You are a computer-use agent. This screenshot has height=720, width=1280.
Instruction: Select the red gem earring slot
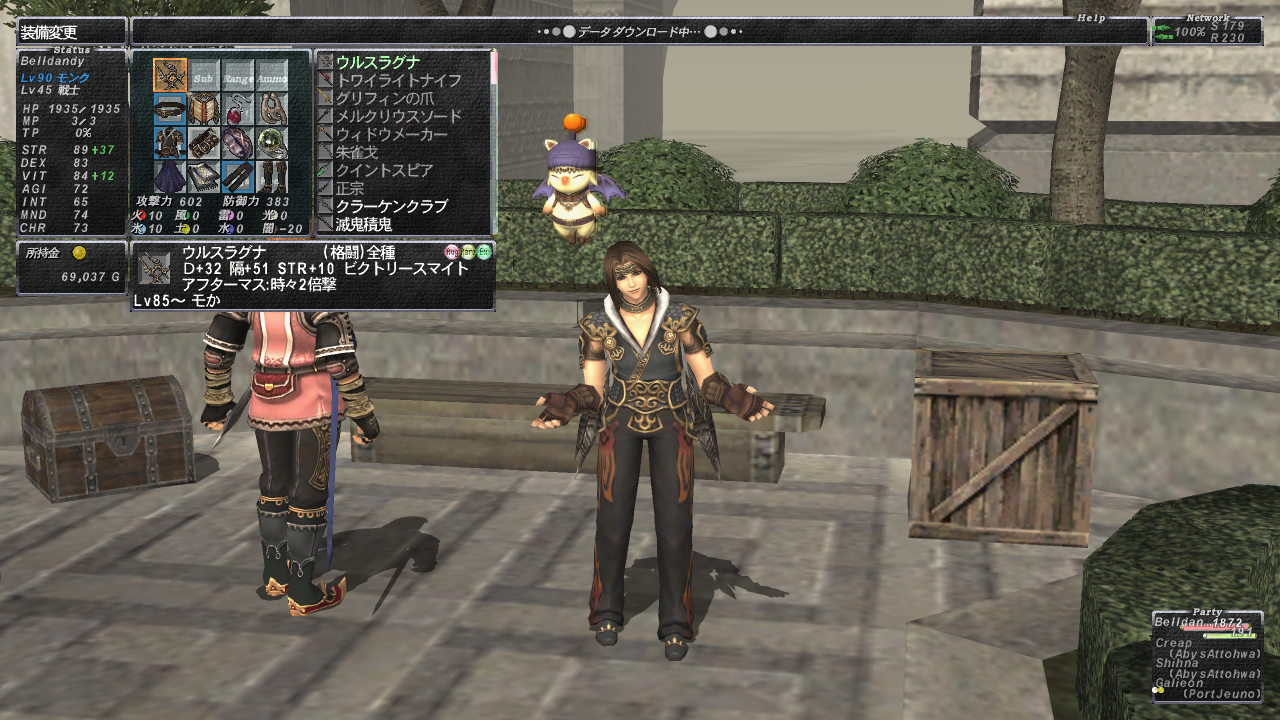tap(238, 108)
